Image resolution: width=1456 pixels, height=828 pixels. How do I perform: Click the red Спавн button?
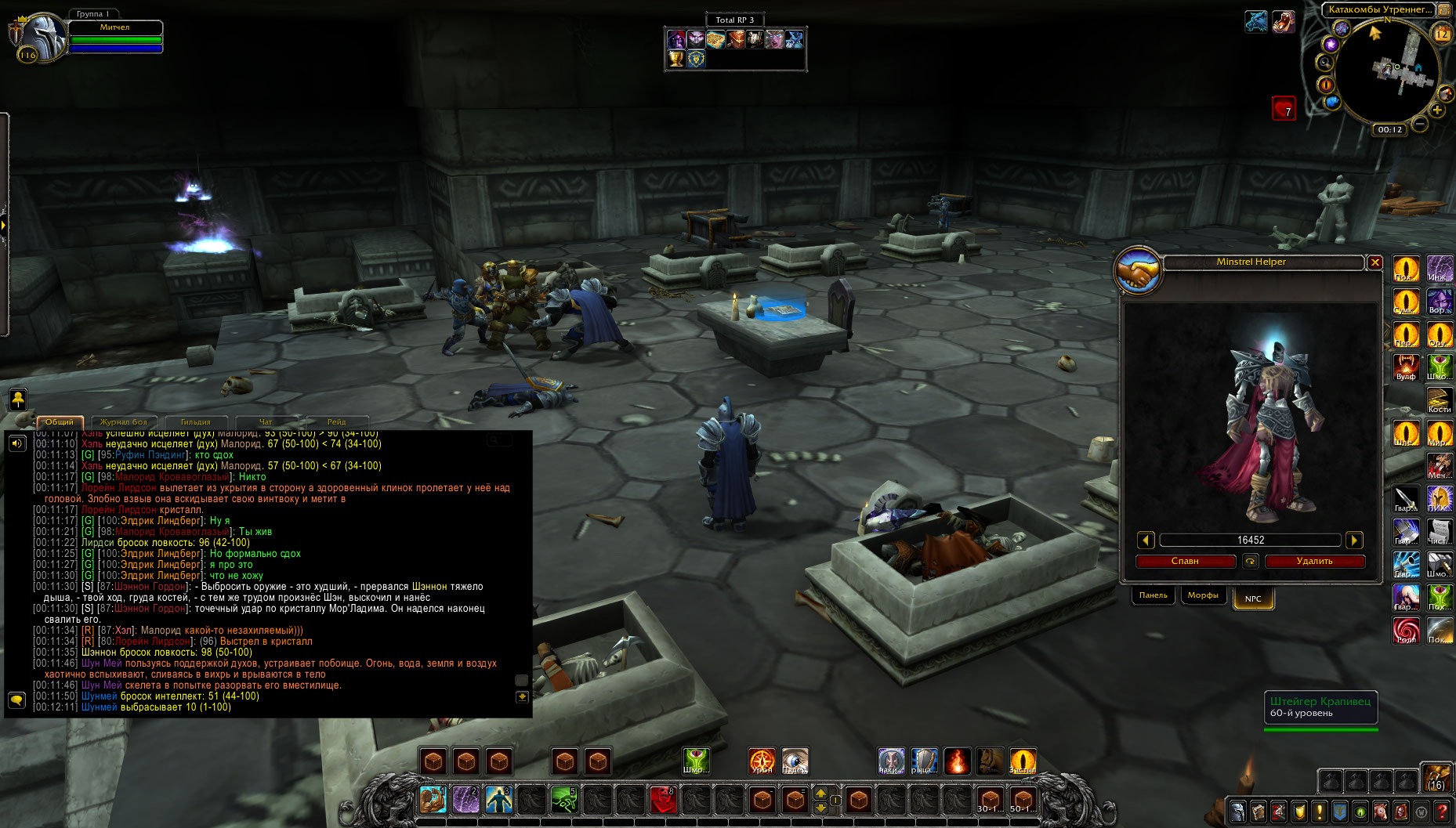pyautogui.click(x=1185, y=561)
